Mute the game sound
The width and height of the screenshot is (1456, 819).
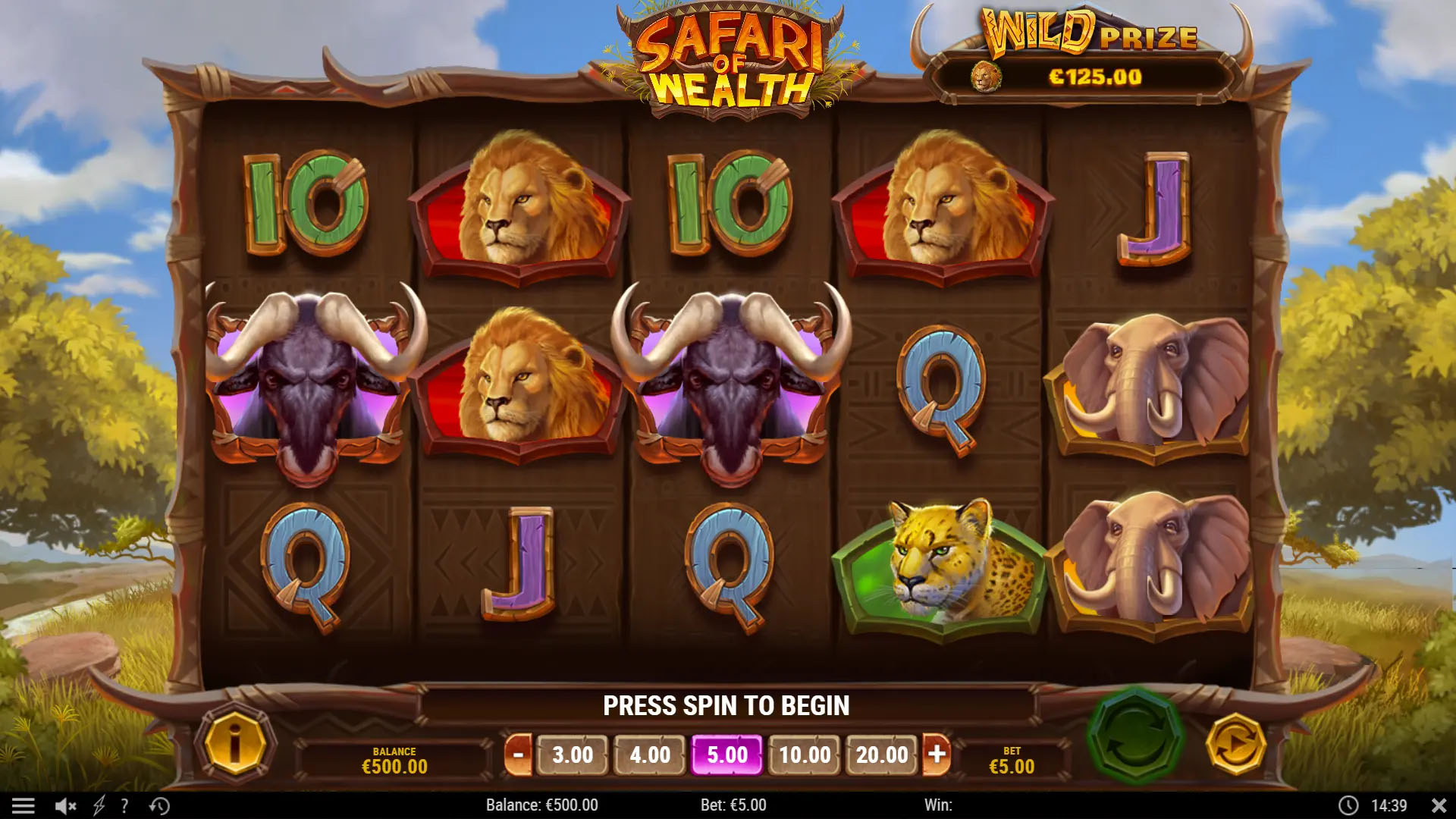(67, 805)
